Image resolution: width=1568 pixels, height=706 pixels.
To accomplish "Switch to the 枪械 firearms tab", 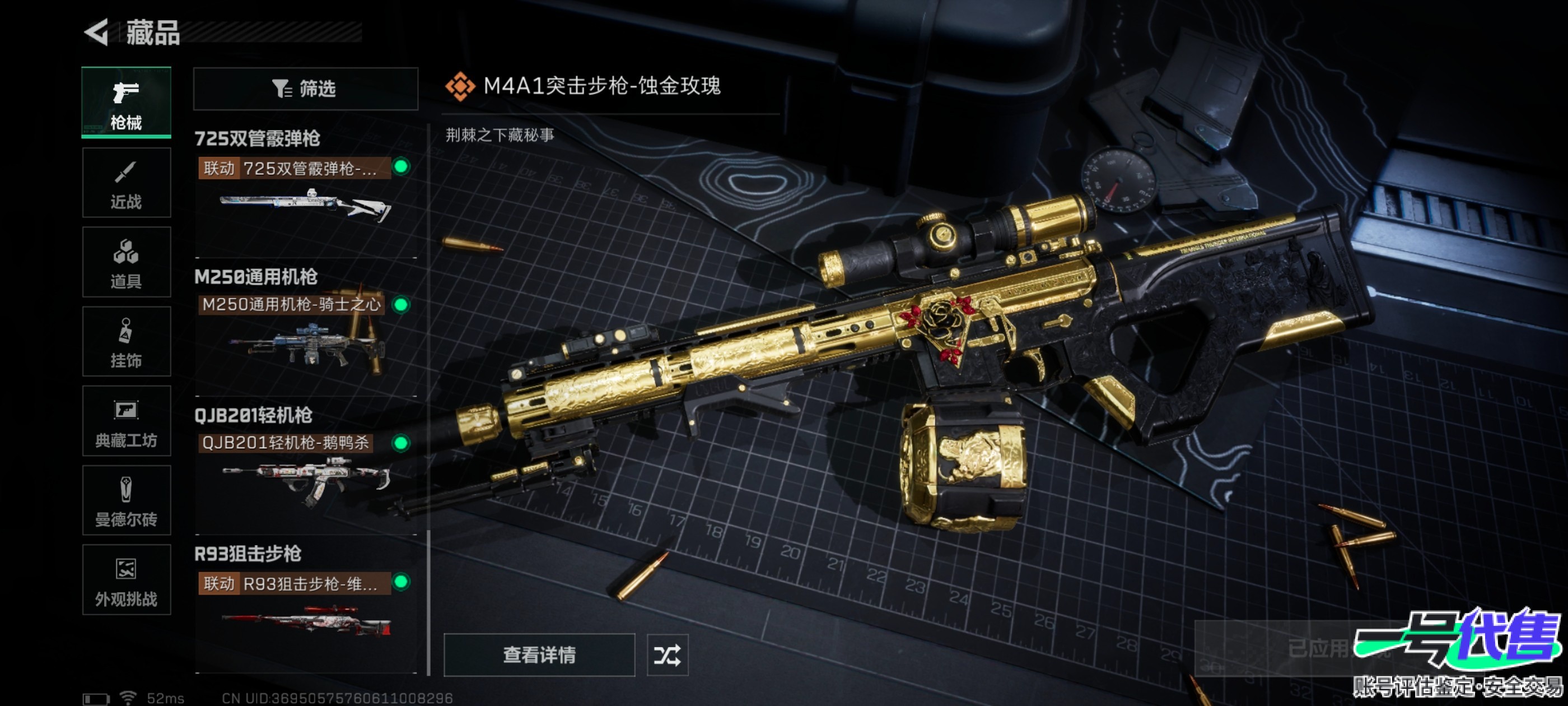I will (126, 103).
